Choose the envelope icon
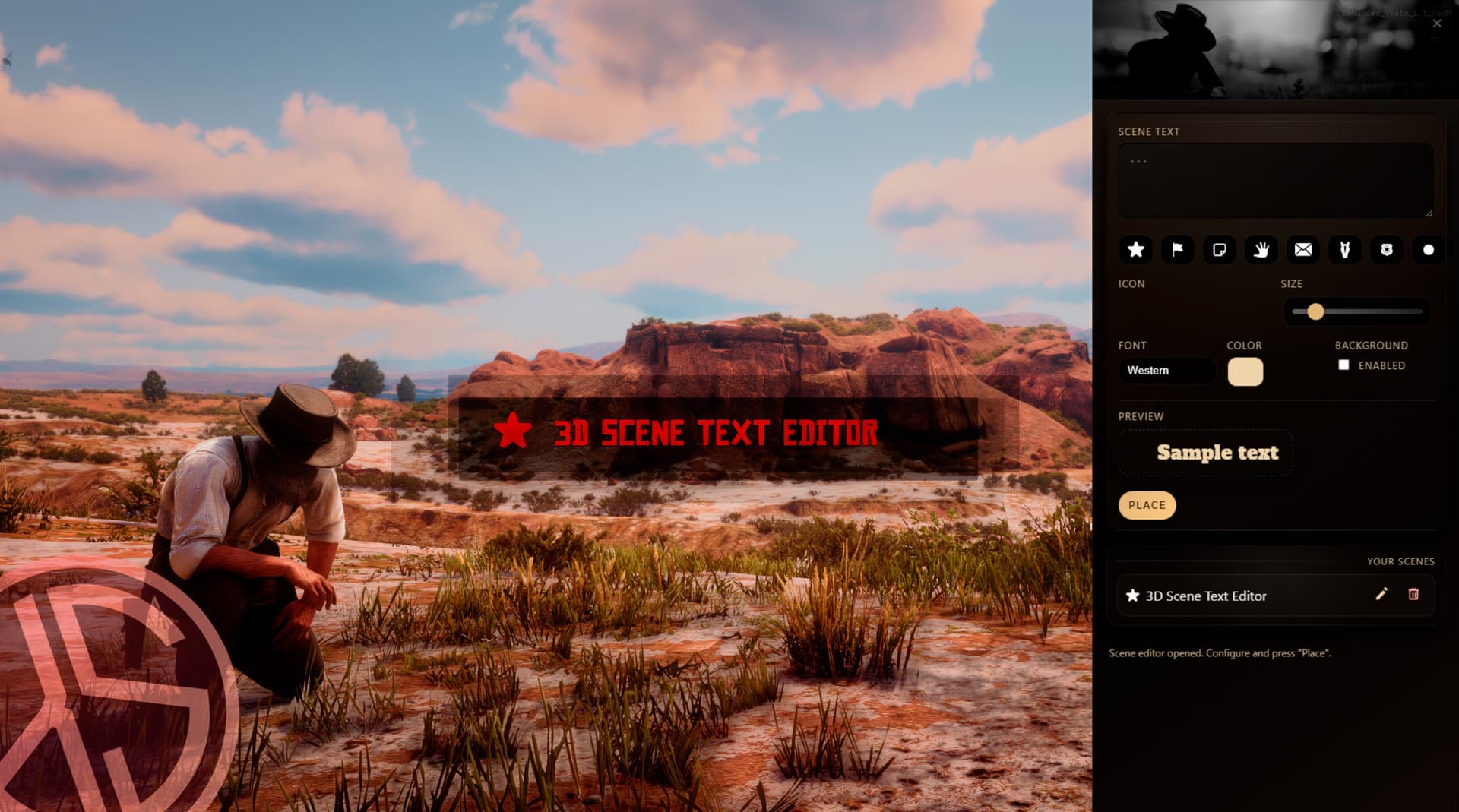 coord(1303,250)
